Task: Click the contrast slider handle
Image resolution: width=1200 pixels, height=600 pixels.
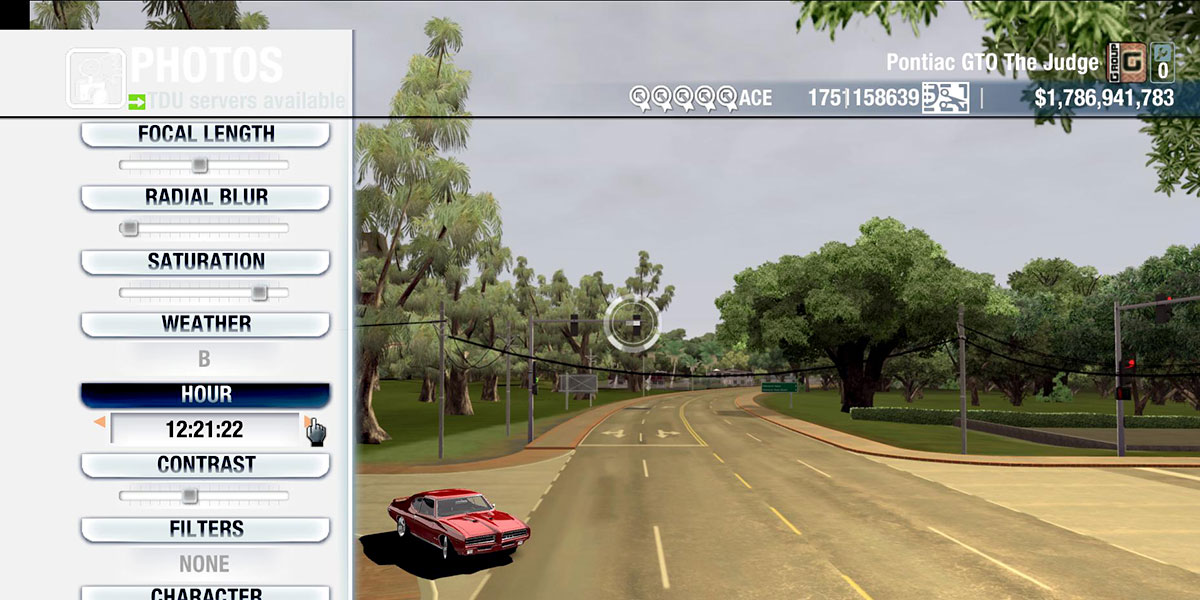Action: [x=189, y=495]
